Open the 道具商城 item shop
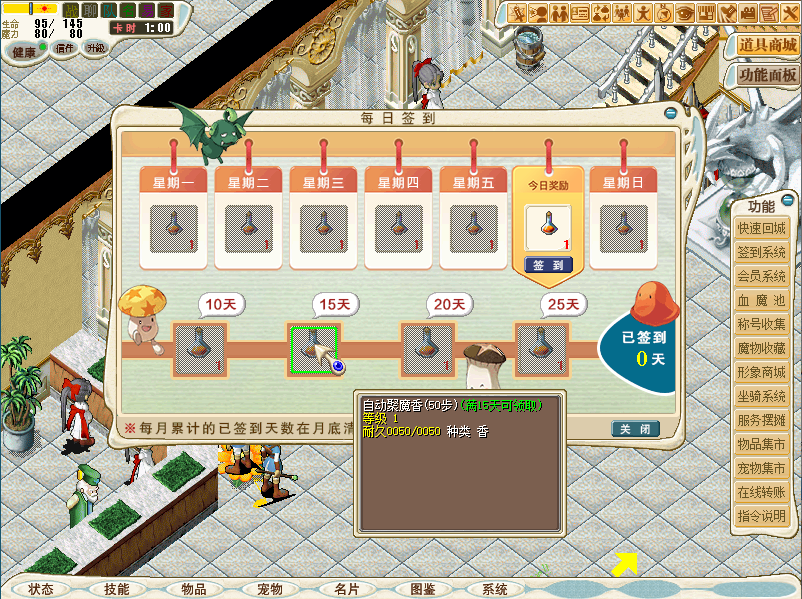This screenshot has height=599, width=802. (x=767, y=46)
